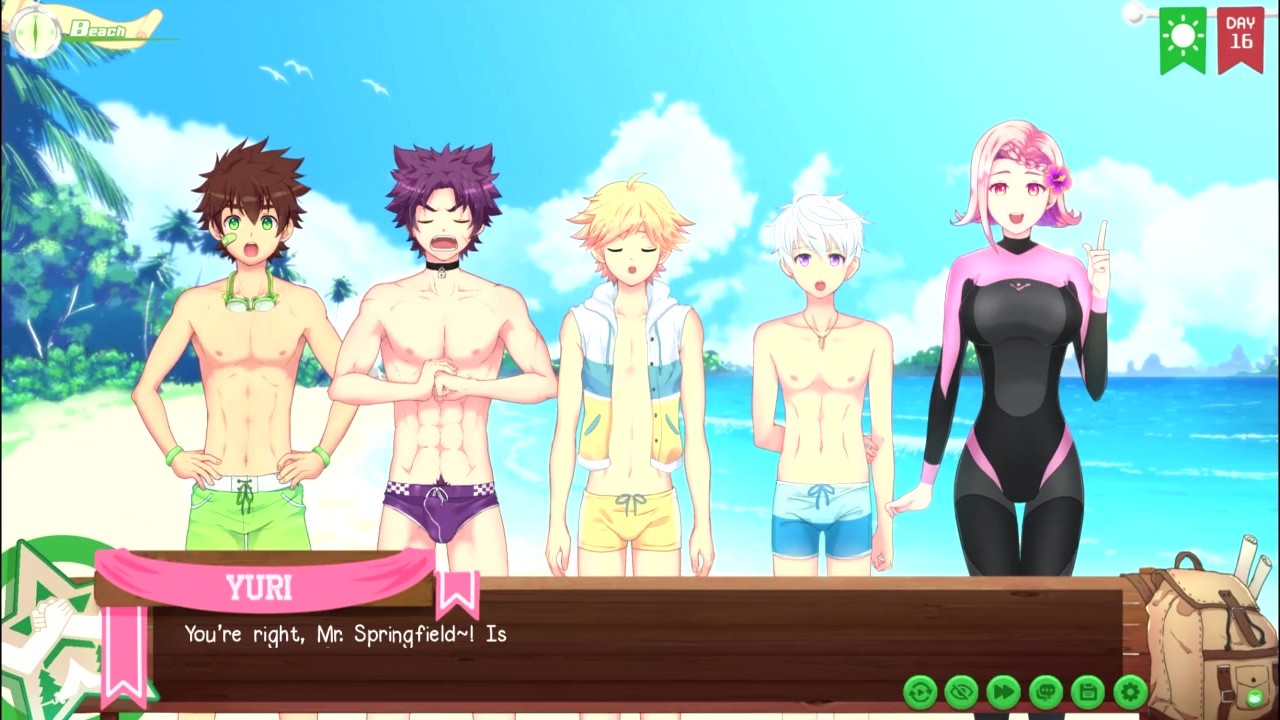Enable auto-play dialogue mode
The width and height of the screenshot is (1280, 720).
920,691
